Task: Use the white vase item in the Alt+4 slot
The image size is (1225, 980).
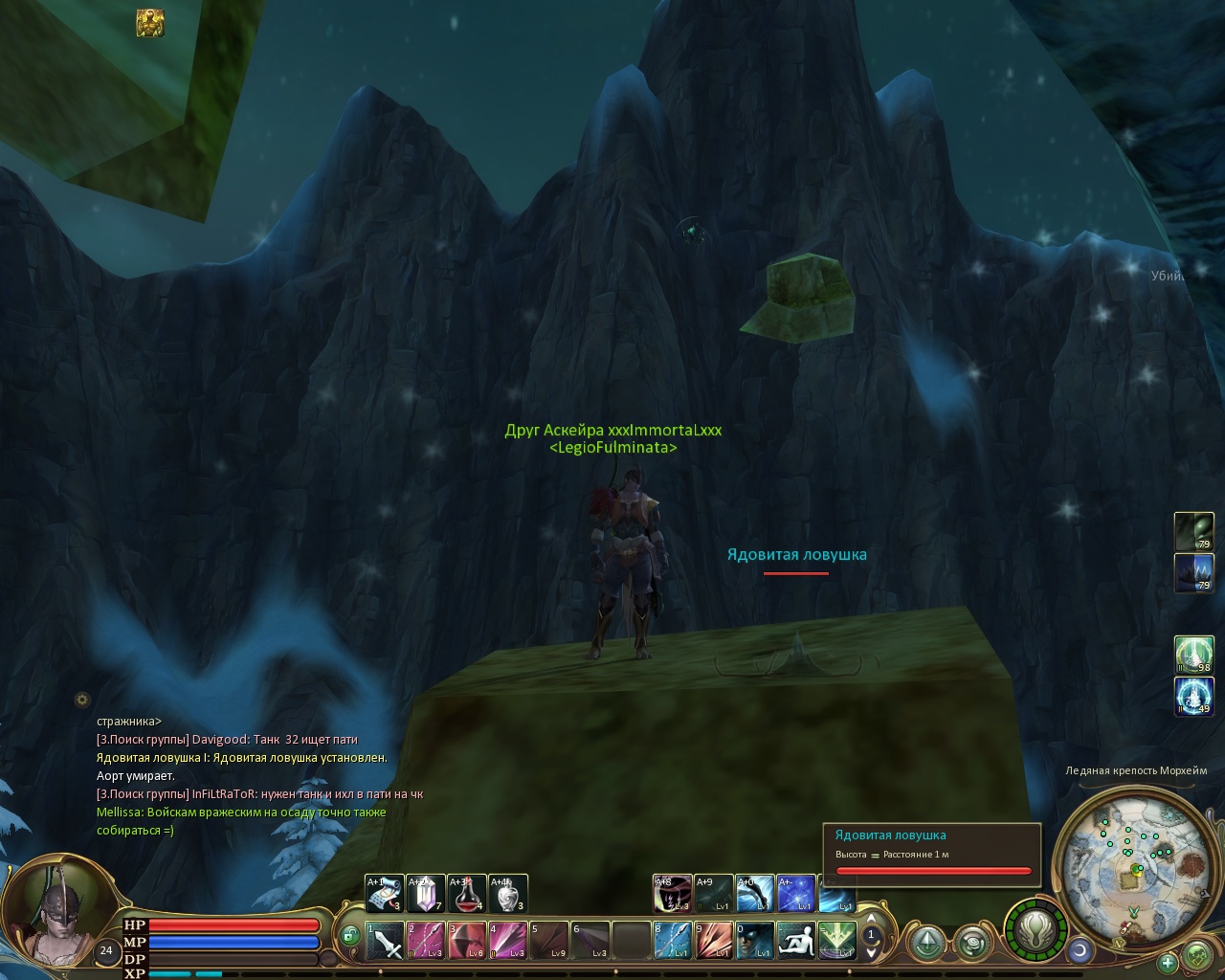Action: click(508, 894)
